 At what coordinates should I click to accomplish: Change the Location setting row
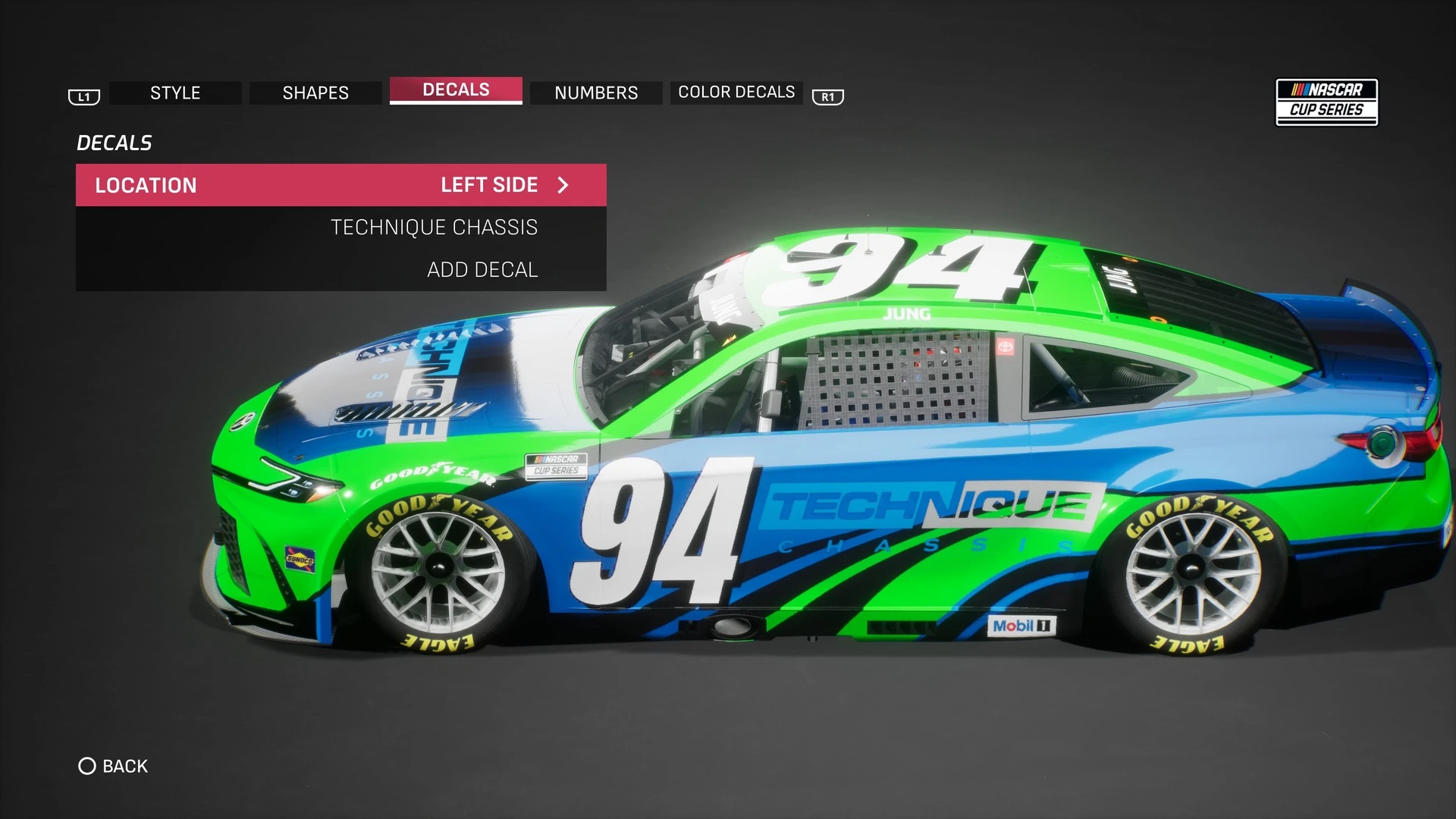tap(340, 185)
